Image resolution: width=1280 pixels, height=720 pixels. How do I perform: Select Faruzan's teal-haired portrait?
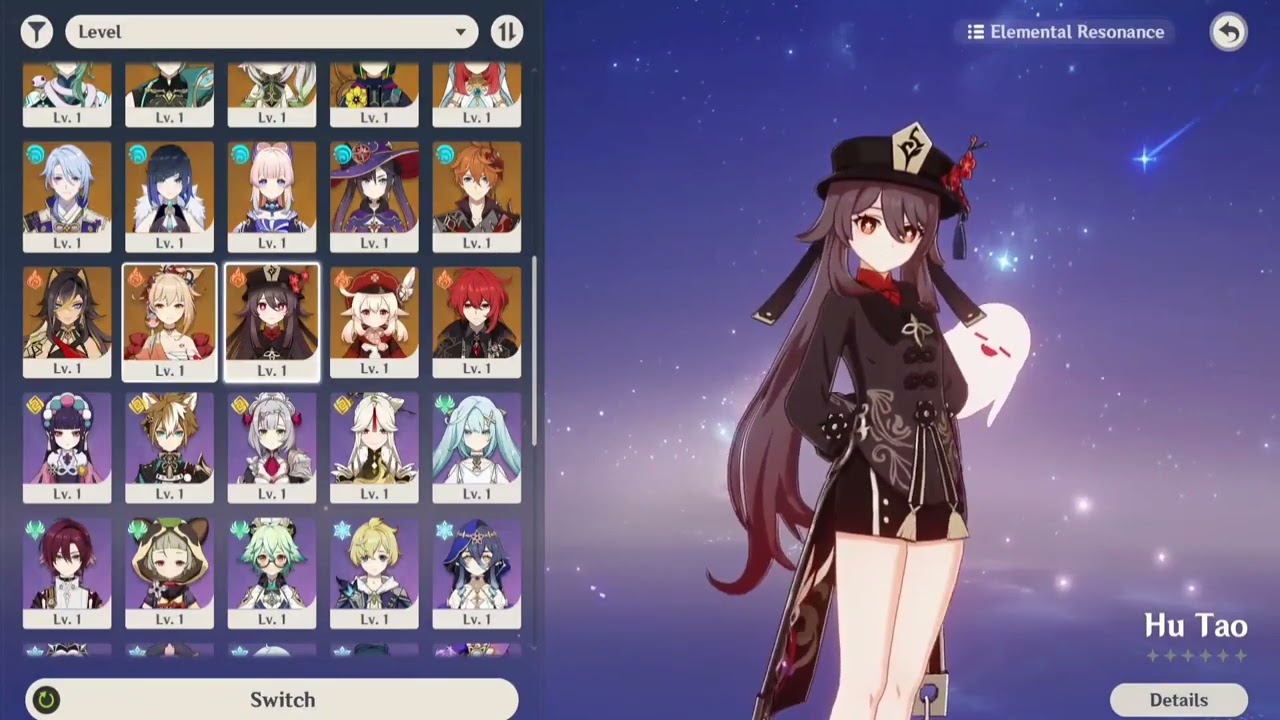476,445
